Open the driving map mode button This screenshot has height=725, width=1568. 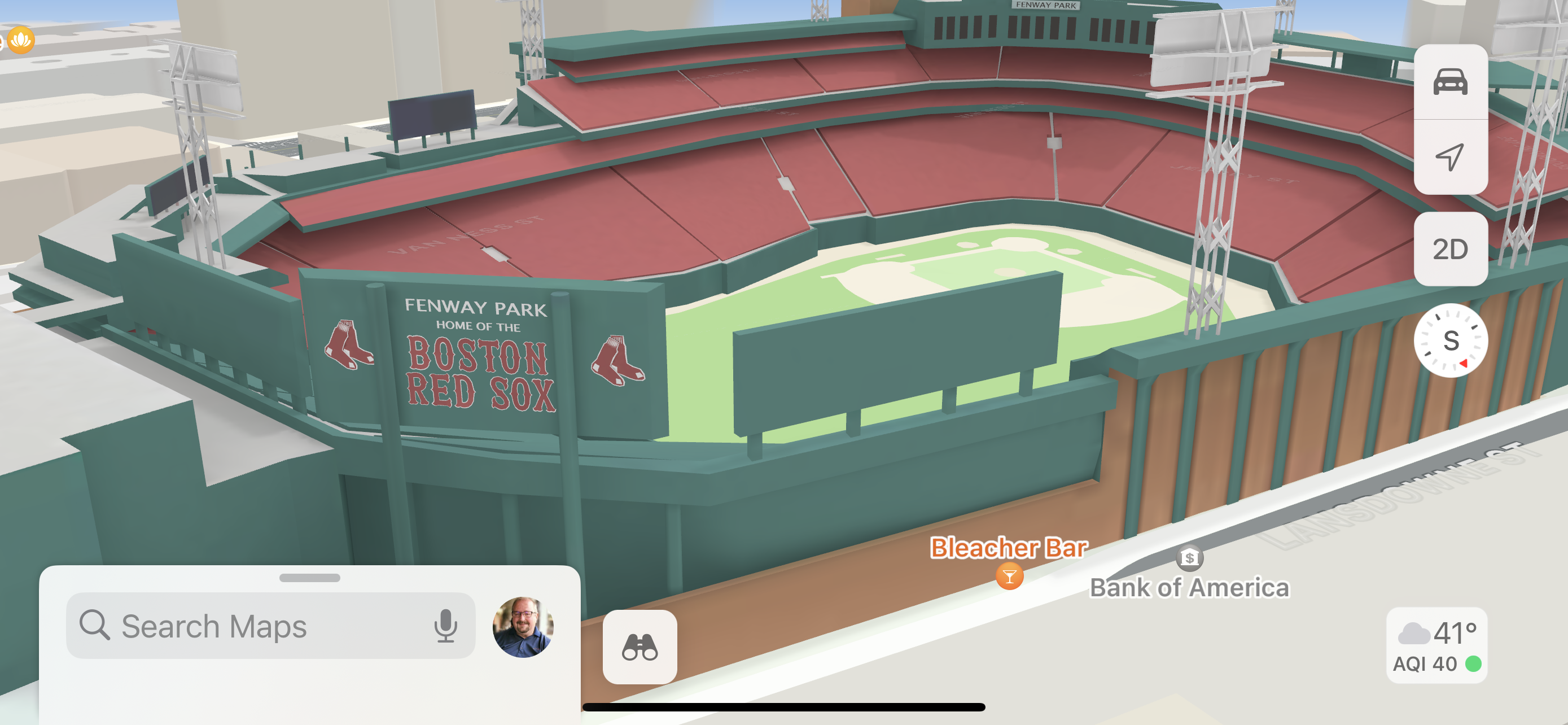(x=1450, y=82)
